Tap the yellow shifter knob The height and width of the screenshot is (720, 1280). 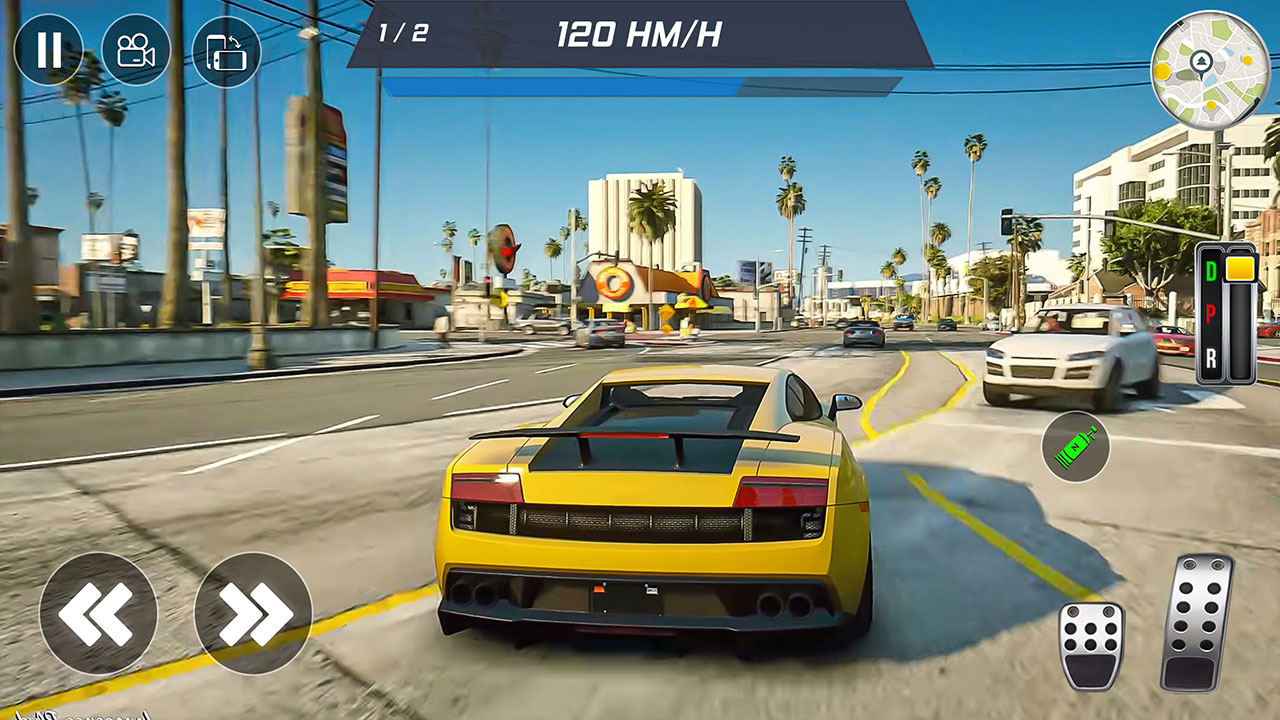click(x=1238, y=266)
